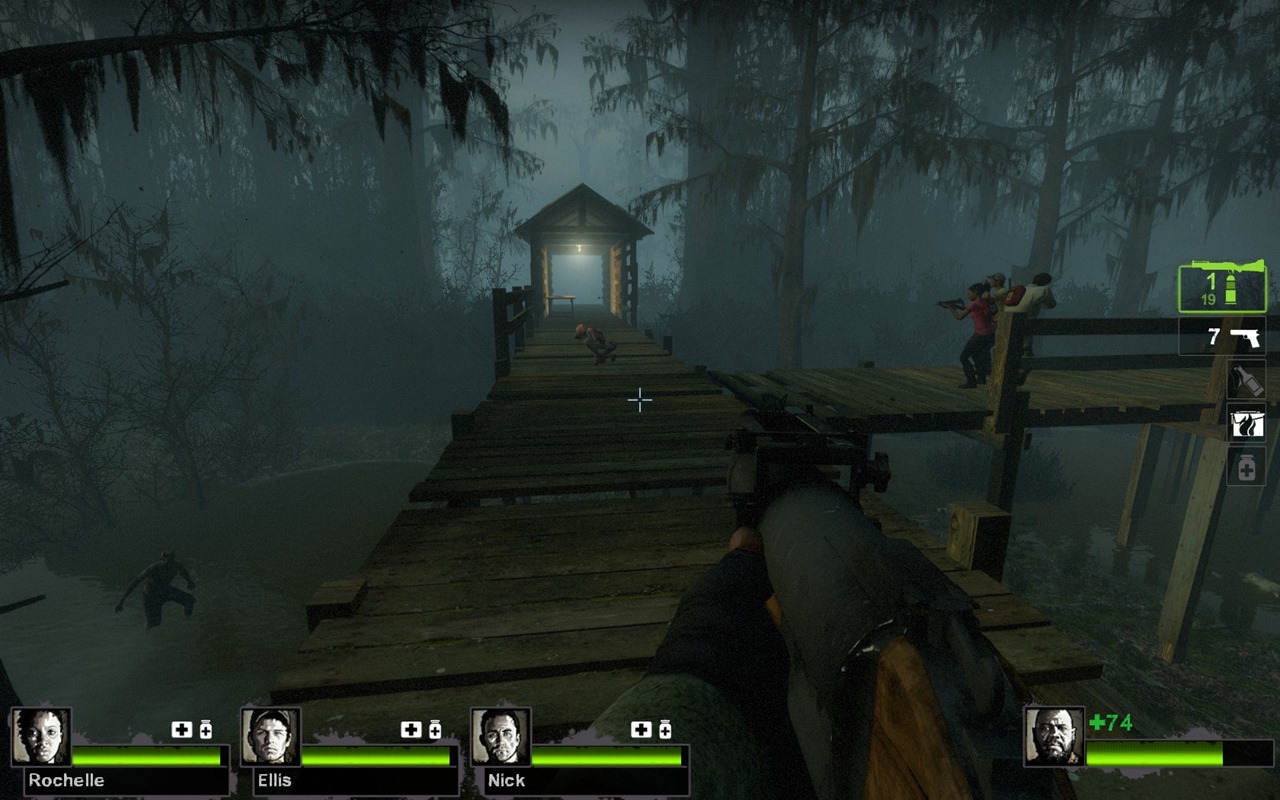The height and width of the screenshot is (800, 1280).
Task: Choose the incendiary ammo pack slot
Action: tap(1246, 424)
